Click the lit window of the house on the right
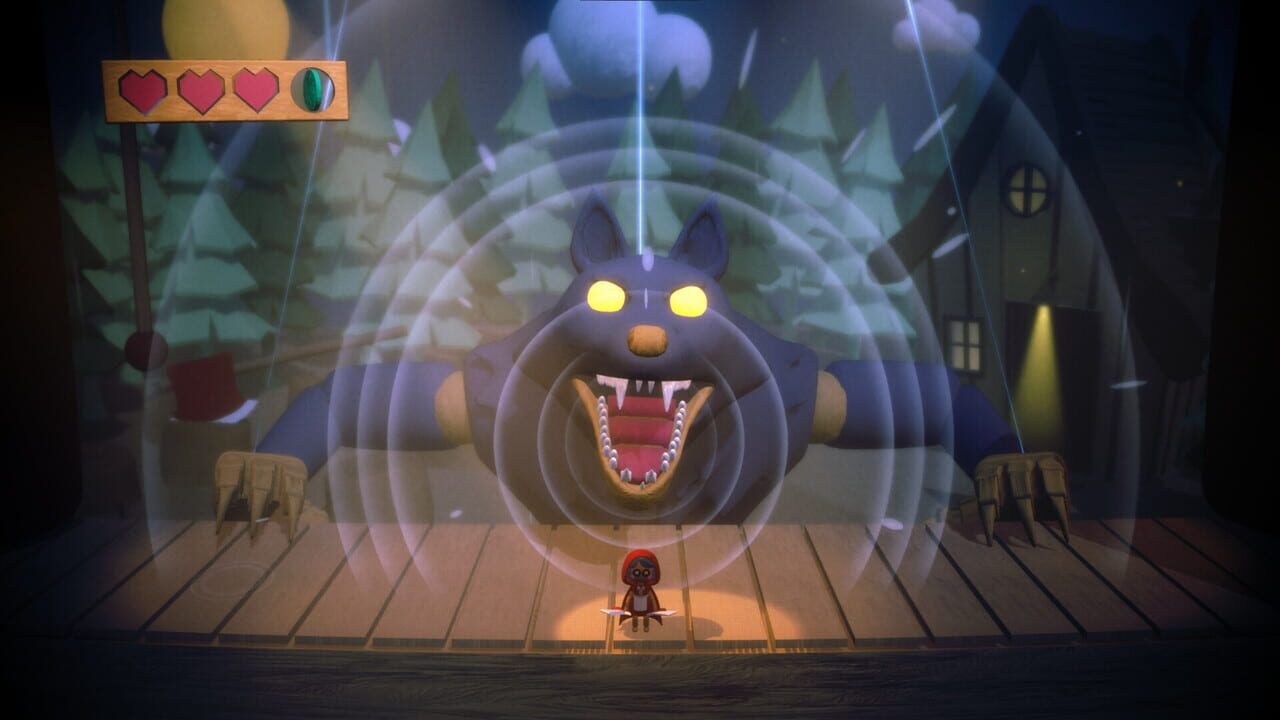This screenshot has height=720, width=1280. click(1026, 187)
